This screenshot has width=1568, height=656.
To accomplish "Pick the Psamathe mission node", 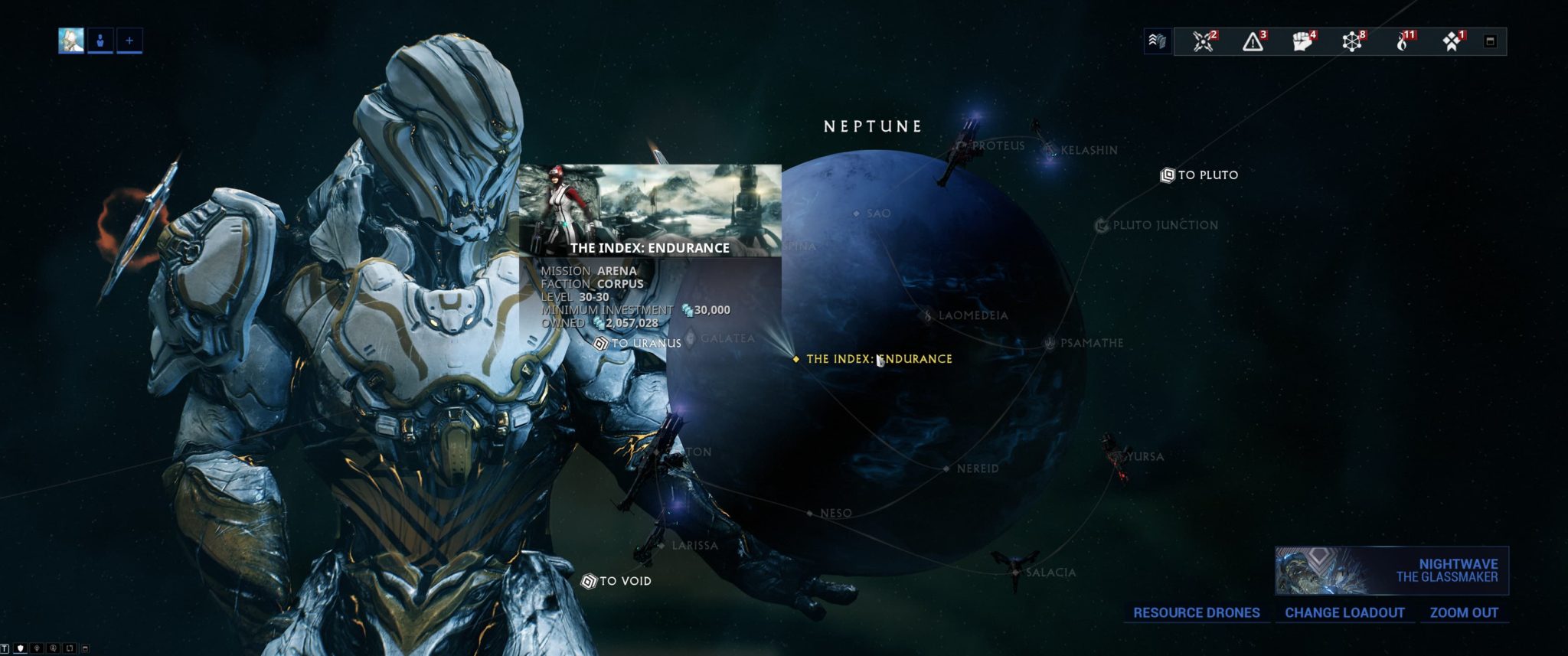I will (1085, 344).
